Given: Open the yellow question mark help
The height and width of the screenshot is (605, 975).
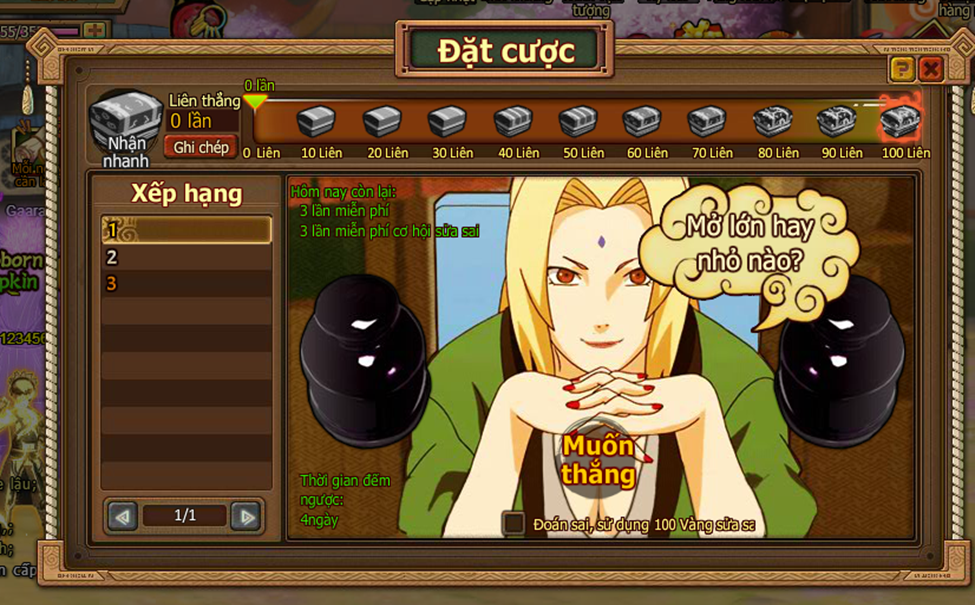Looking at the screenshot, I should pyautogui.click(x=902, y=69).
